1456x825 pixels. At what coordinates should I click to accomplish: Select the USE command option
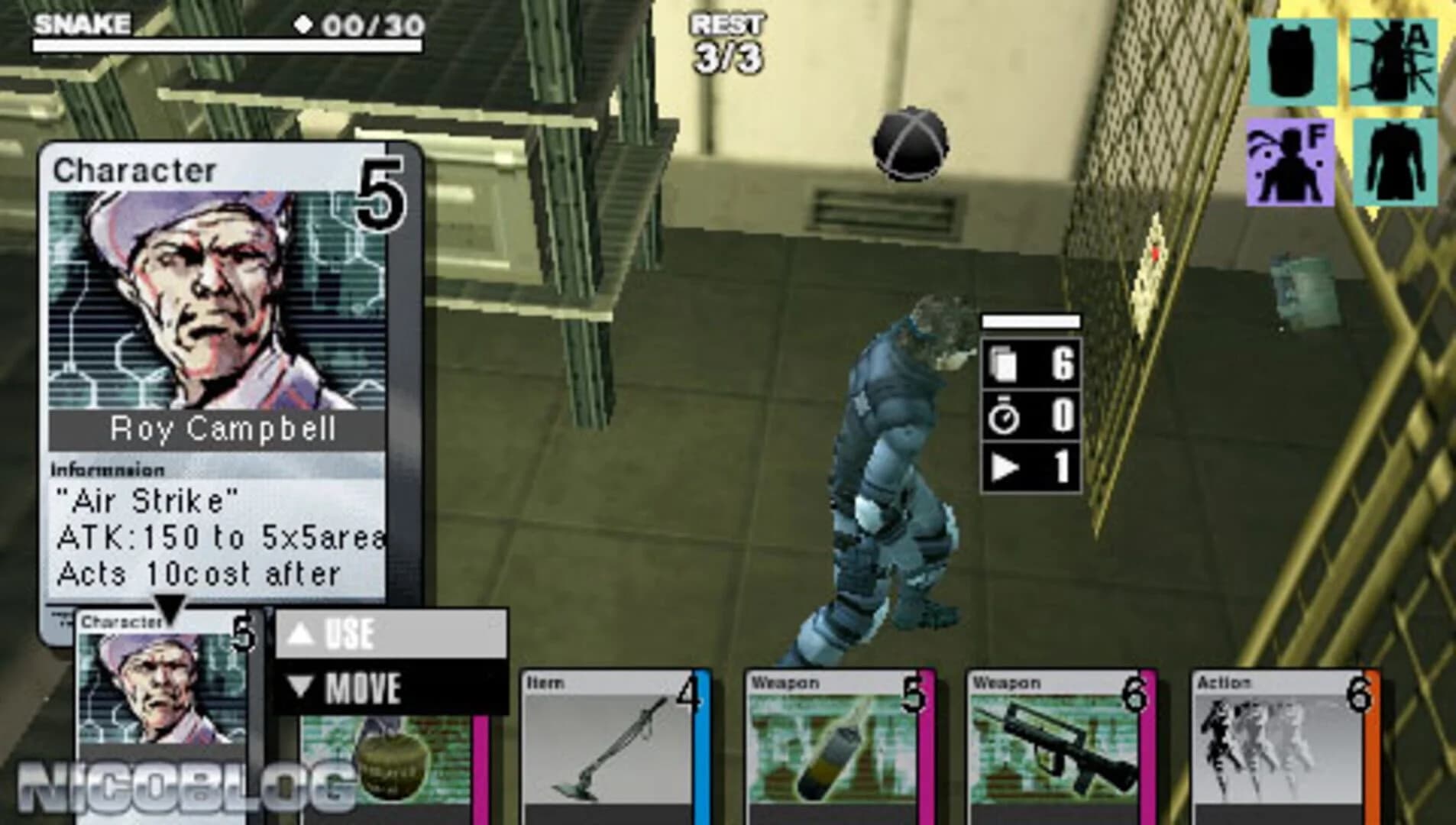pos(351,632)
